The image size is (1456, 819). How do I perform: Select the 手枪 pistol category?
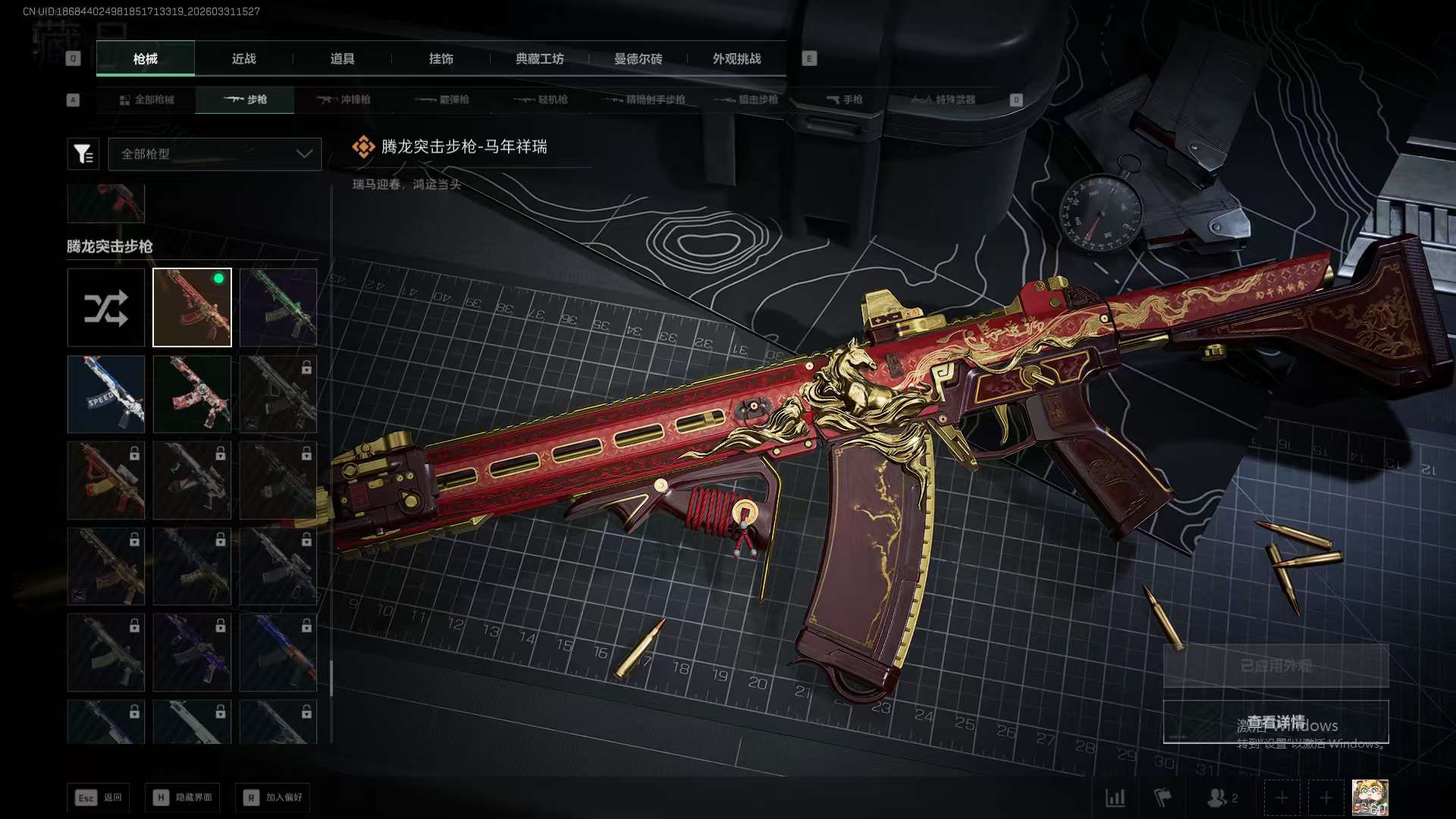click(844, 100)
